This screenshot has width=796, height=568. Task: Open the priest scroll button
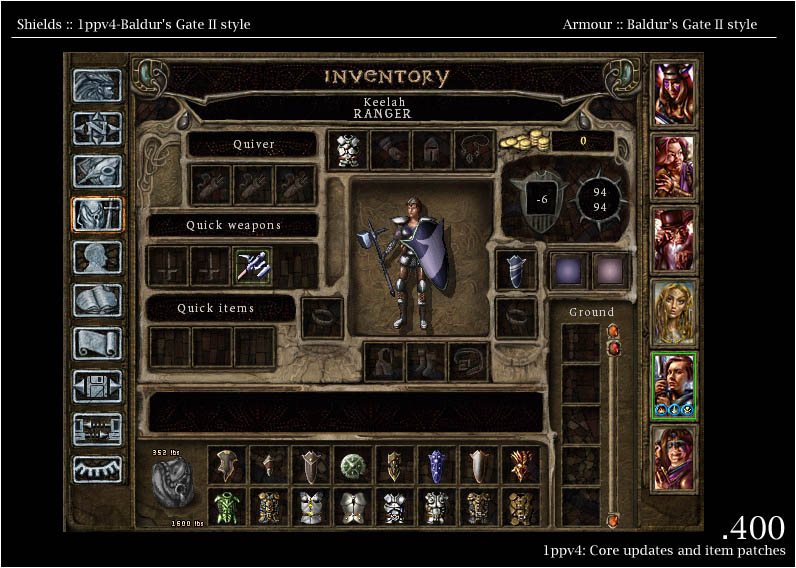tap(97, 343)
